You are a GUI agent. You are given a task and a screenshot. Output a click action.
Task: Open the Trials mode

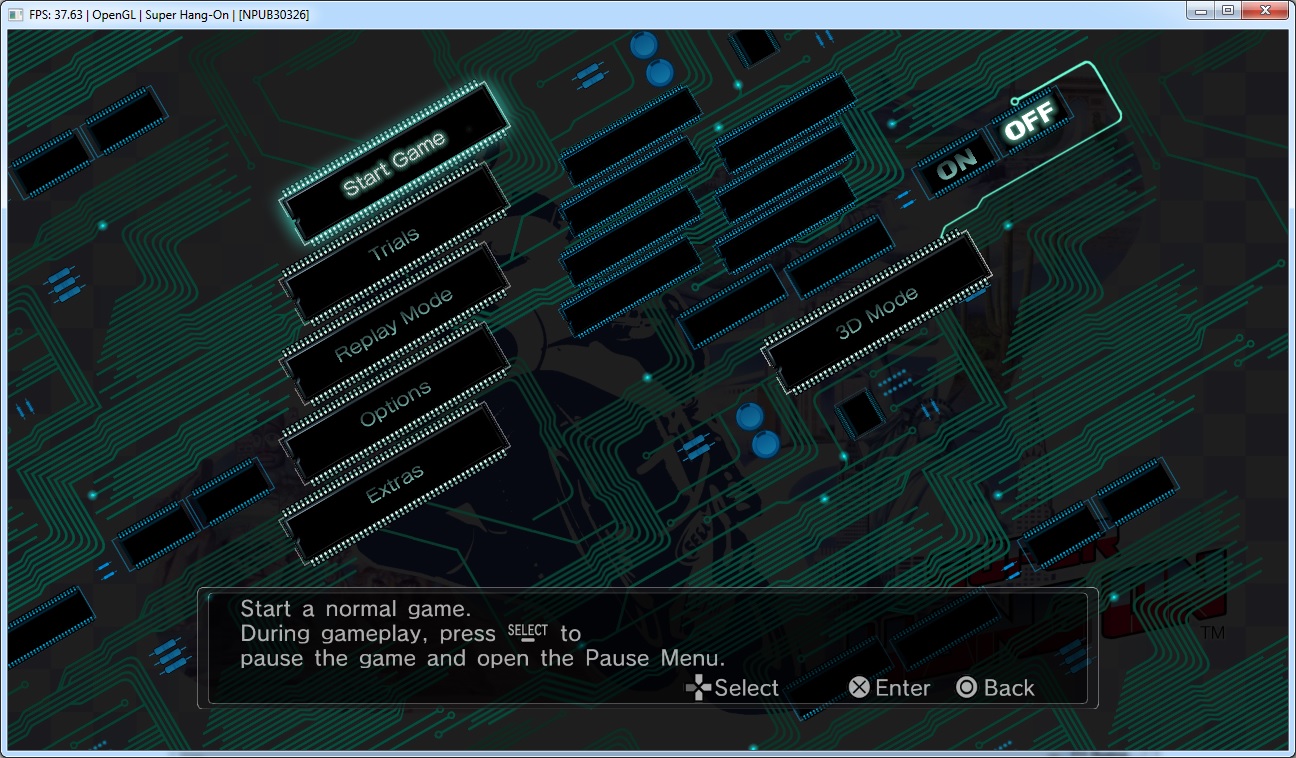click(x=394, y=244)
